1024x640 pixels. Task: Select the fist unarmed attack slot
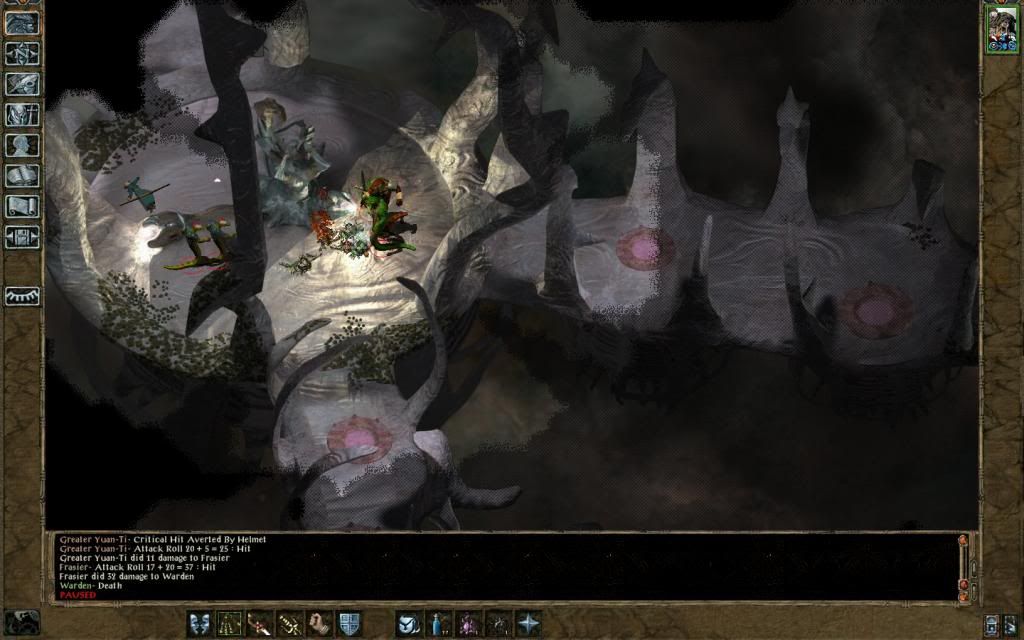click(x=320, y=623)
